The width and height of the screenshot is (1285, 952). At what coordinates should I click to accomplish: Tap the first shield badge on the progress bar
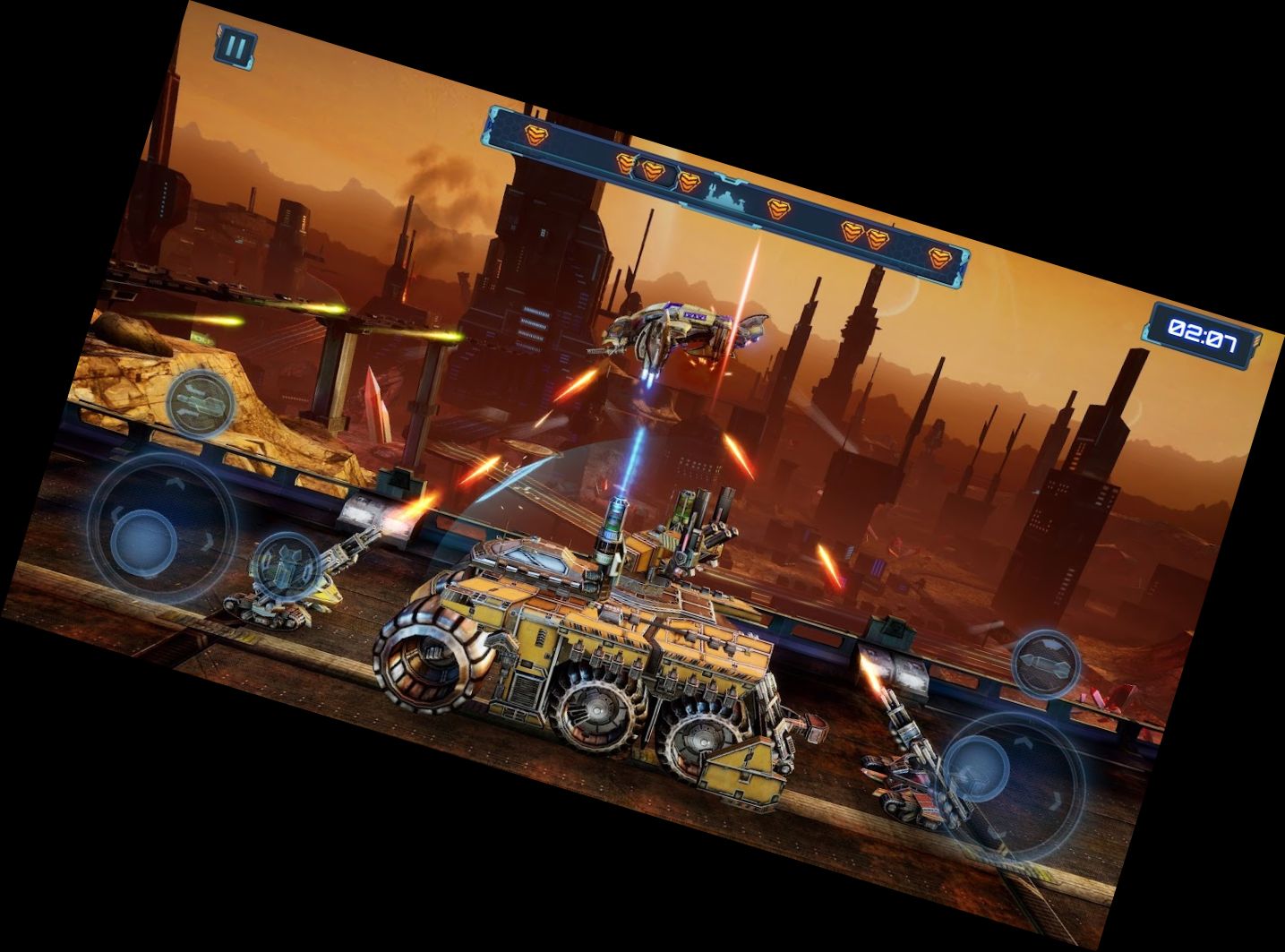pyautogui.click(x=537, y=135)
